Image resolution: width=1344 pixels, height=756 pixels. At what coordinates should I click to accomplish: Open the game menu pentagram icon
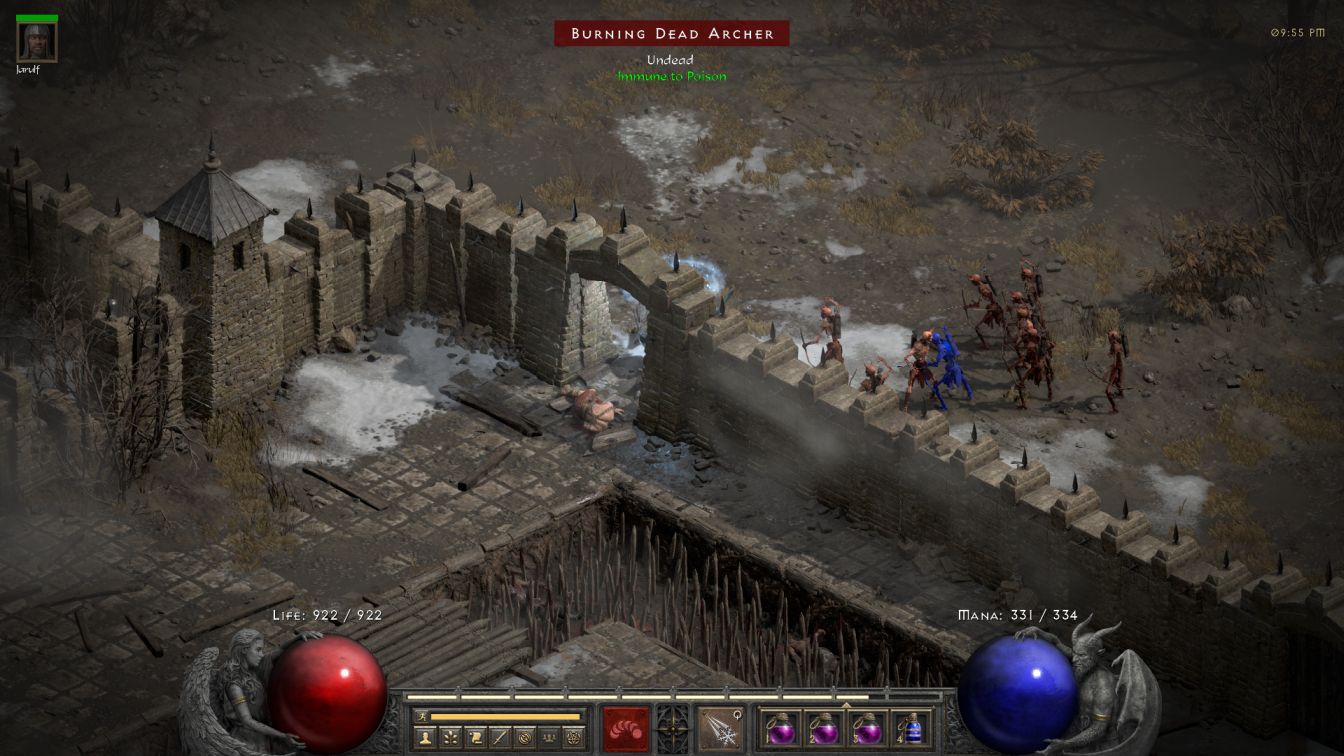point(574,738)
